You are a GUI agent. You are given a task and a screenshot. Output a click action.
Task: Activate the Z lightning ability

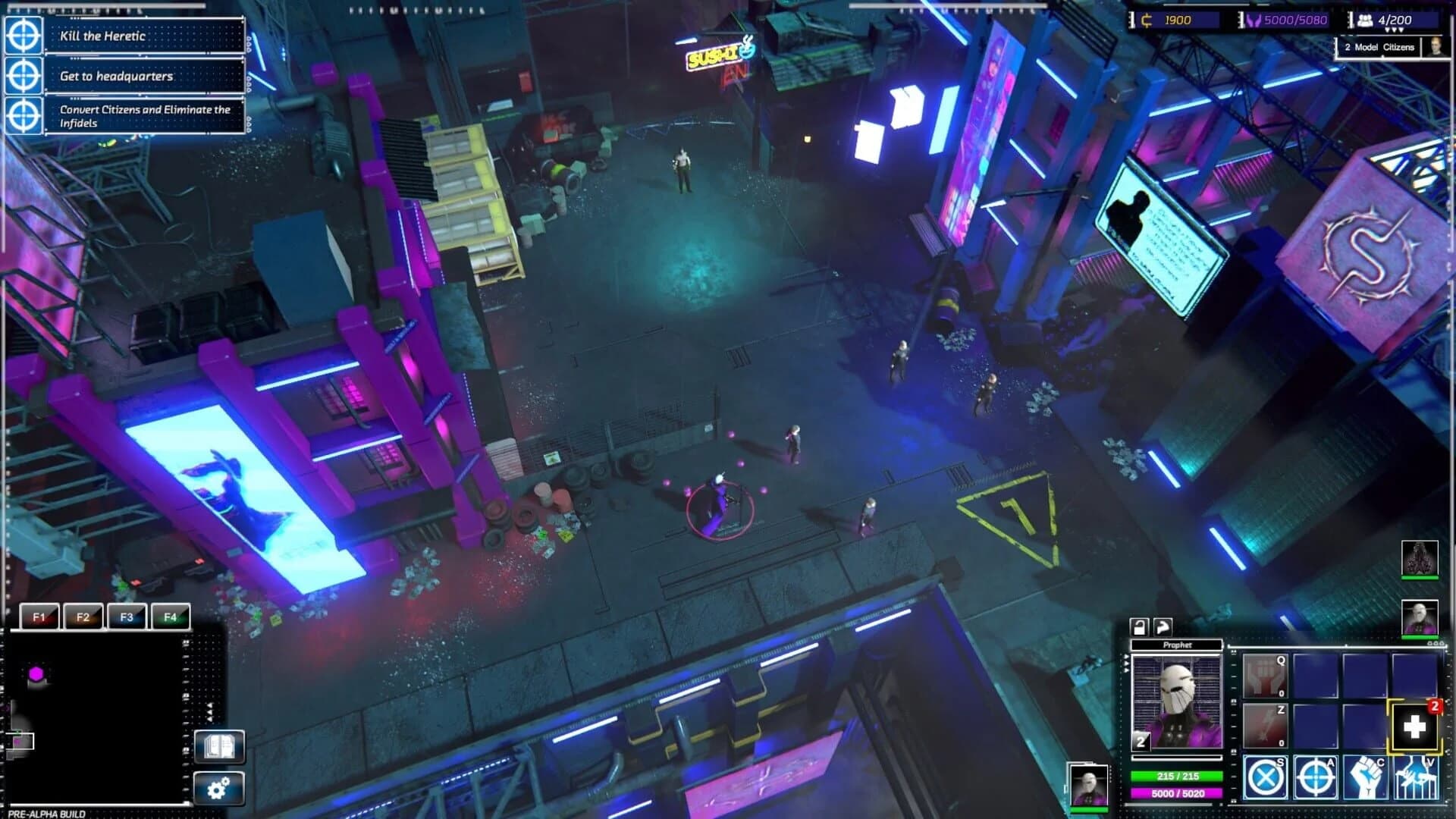point(1264,725)
